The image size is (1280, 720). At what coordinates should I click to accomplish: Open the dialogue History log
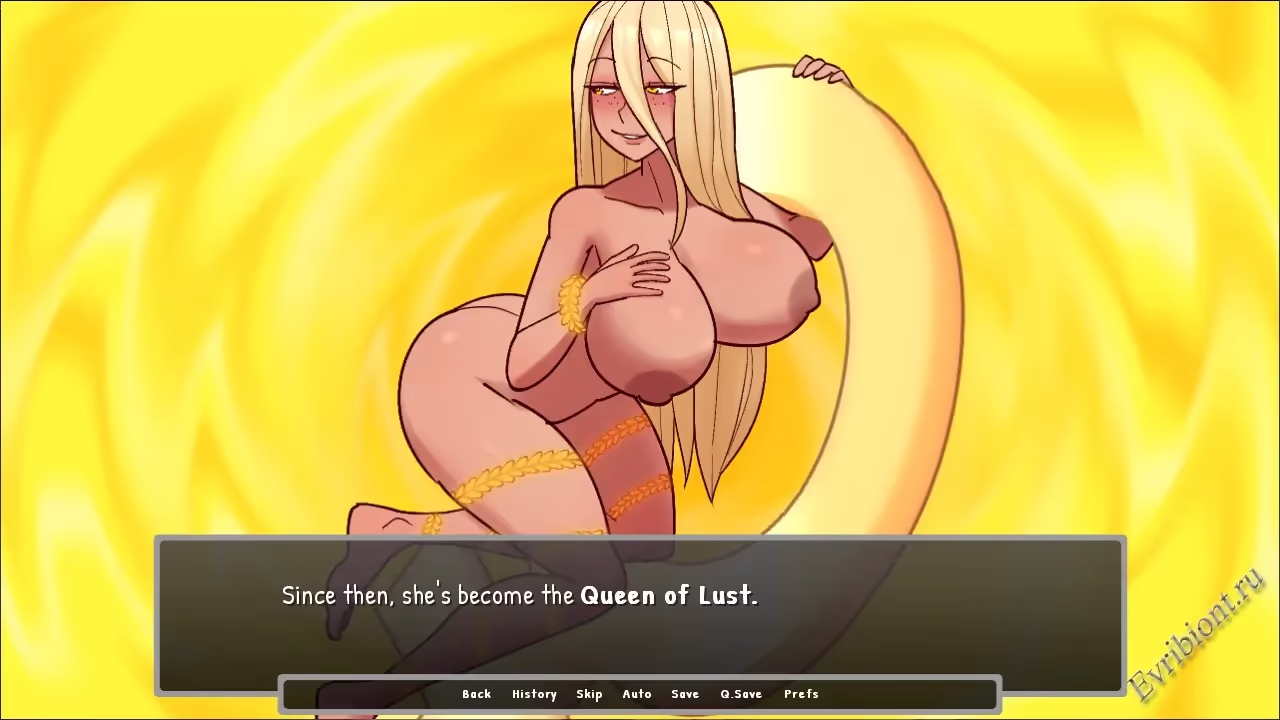pos(534,694)
